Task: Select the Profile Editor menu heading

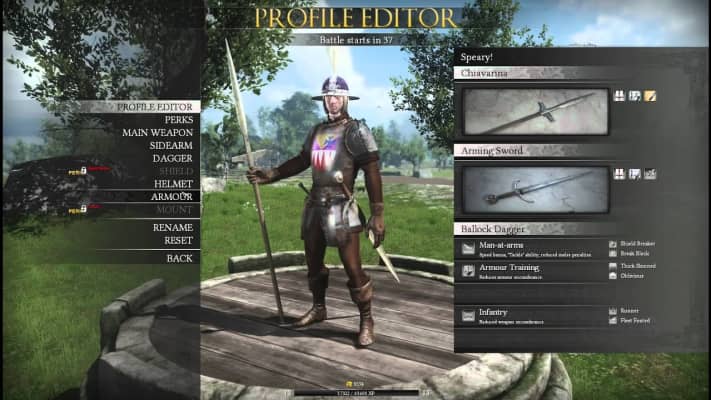Action: pyautogui.click(x=158, y=106)
